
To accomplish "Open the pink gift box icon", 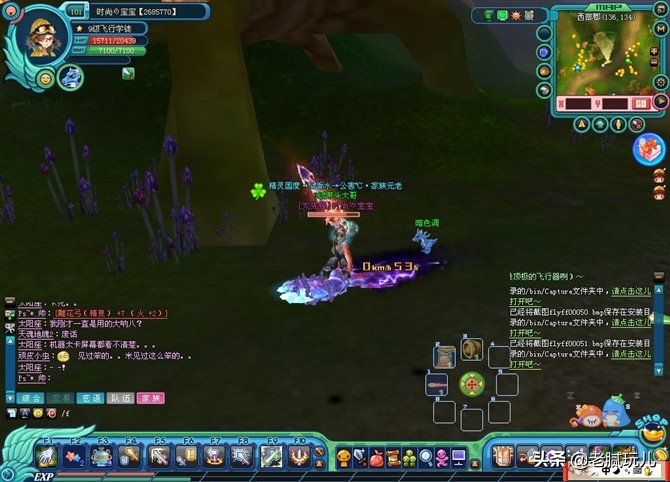I will click(647, 149).
